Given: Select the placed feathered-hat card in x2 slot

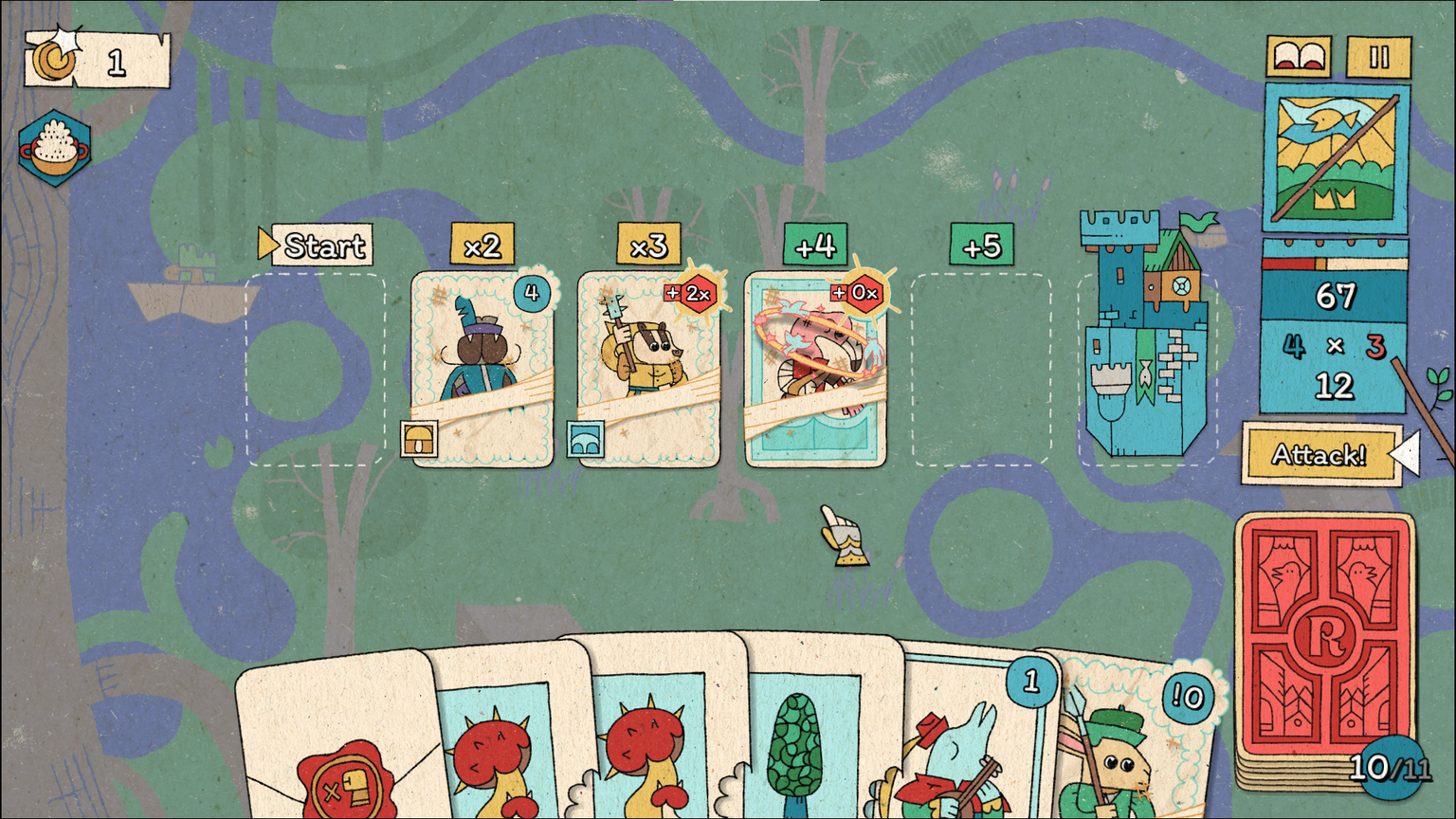Looking at the screenshot, I should pyautogui.click(x=482, y=370).
